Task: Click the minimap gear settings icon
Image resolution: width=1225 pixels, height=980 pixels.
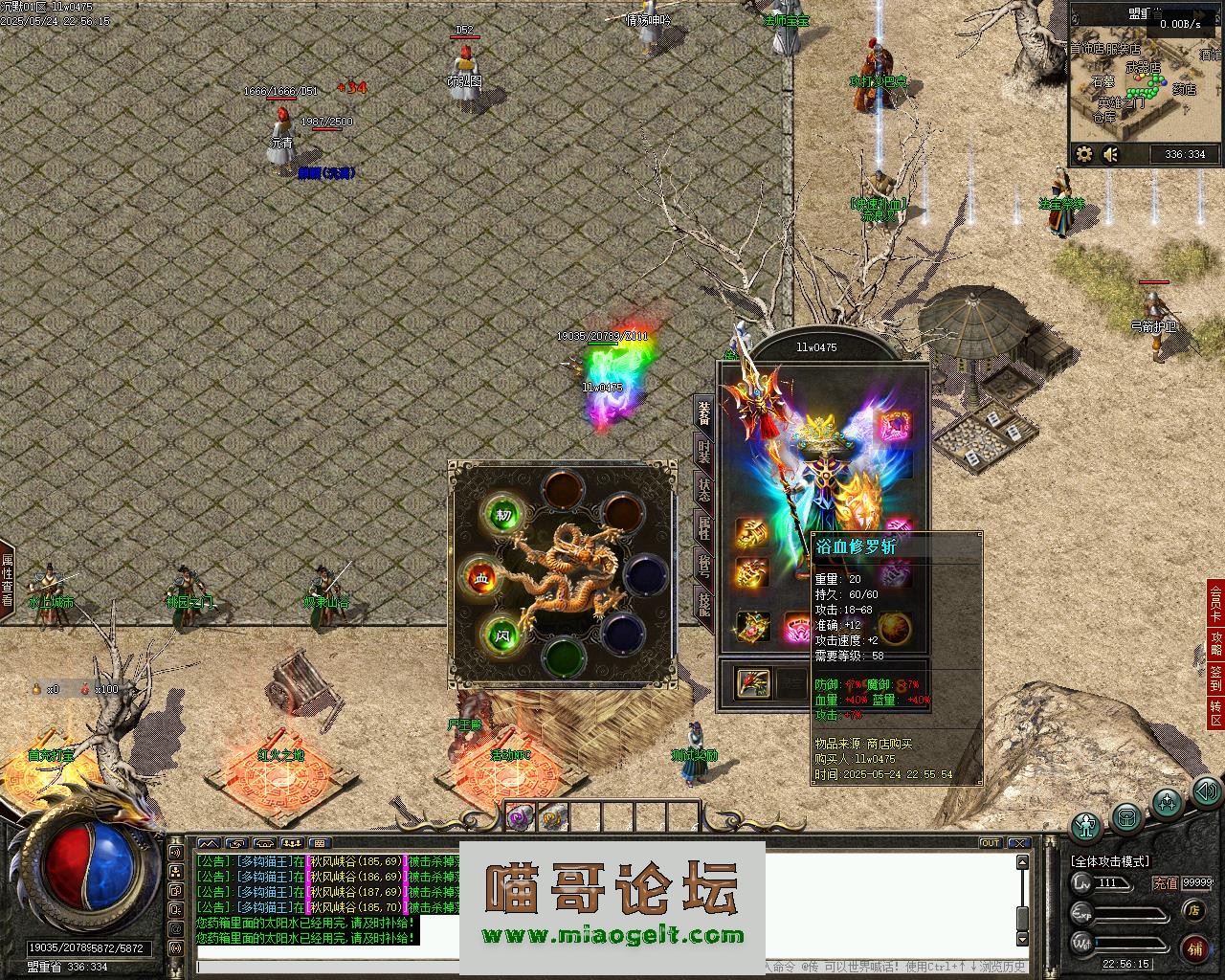Action: [1084, 154]
